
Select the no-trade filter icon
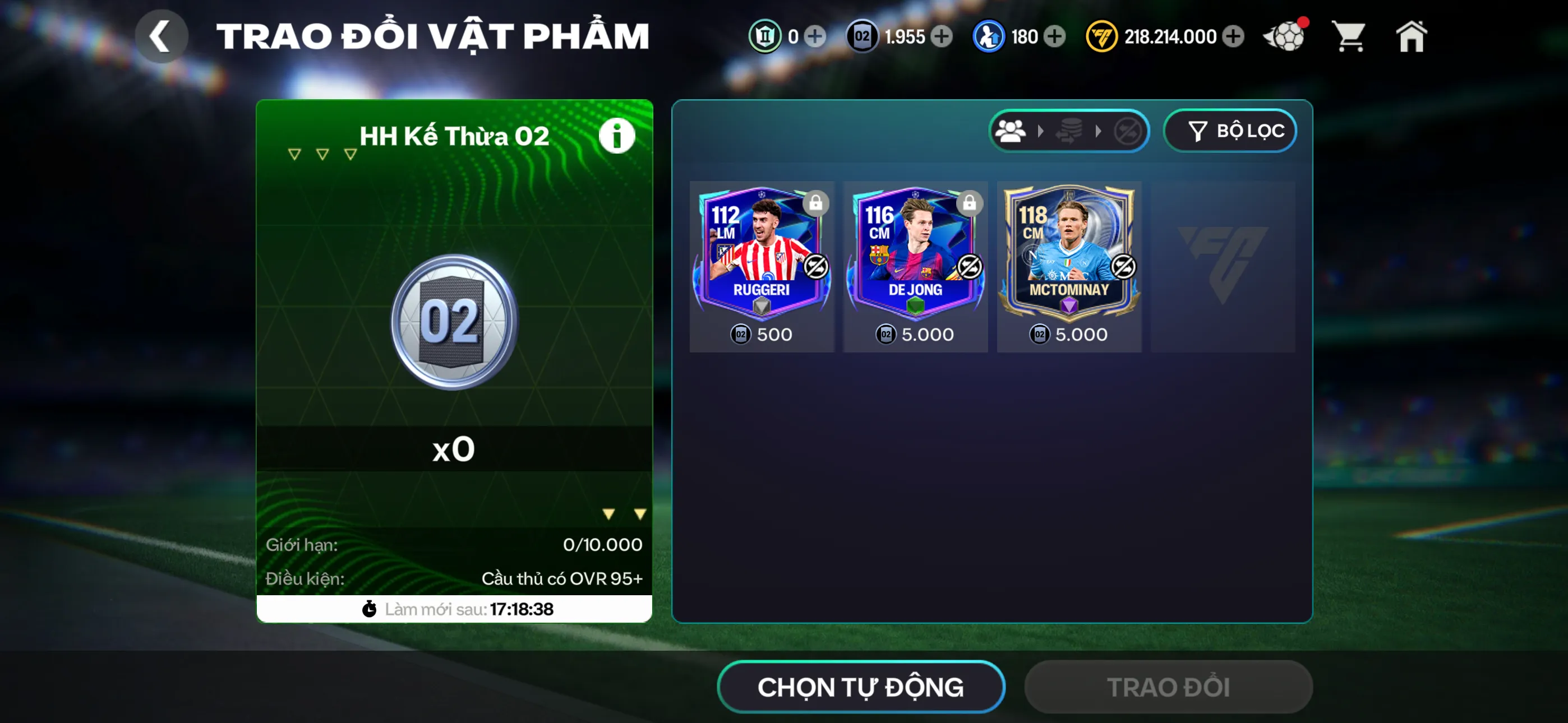click(1130, 131)
